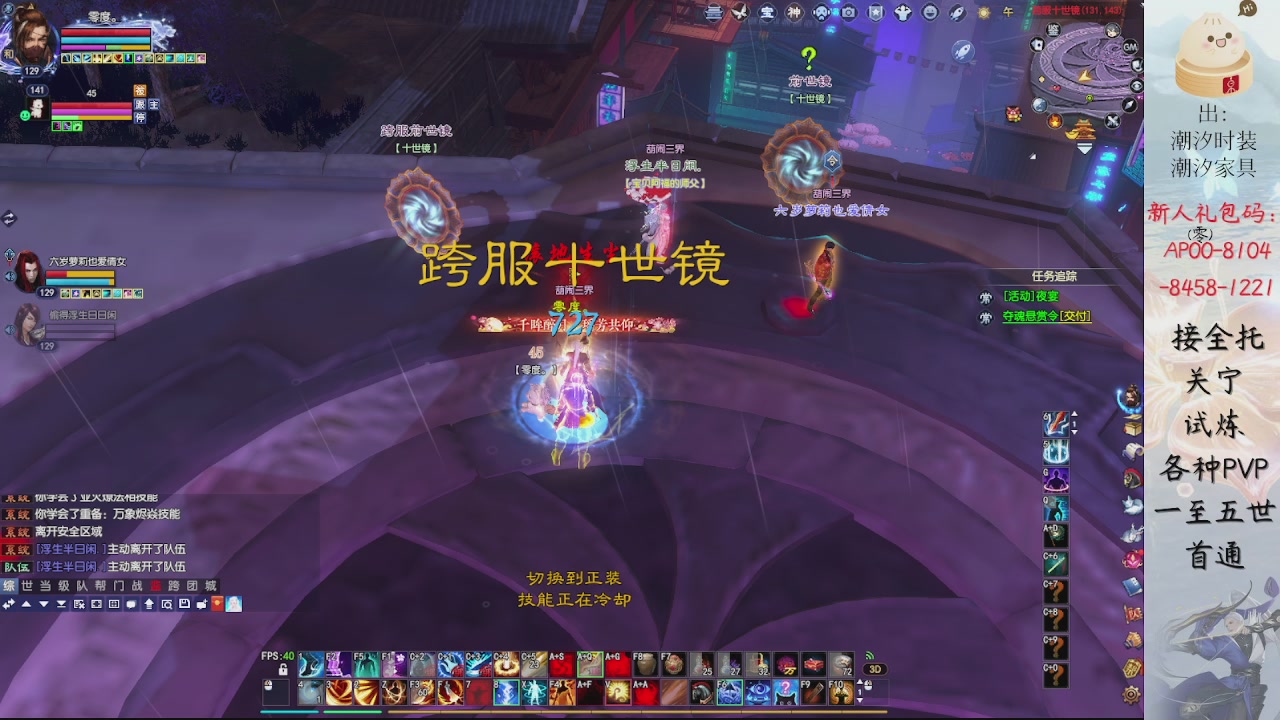Click the 鉴 appraisal icon atop the minimap
Image resolution: width=1280 pixels, height=720 pixels.
(x=1053, y=30)
